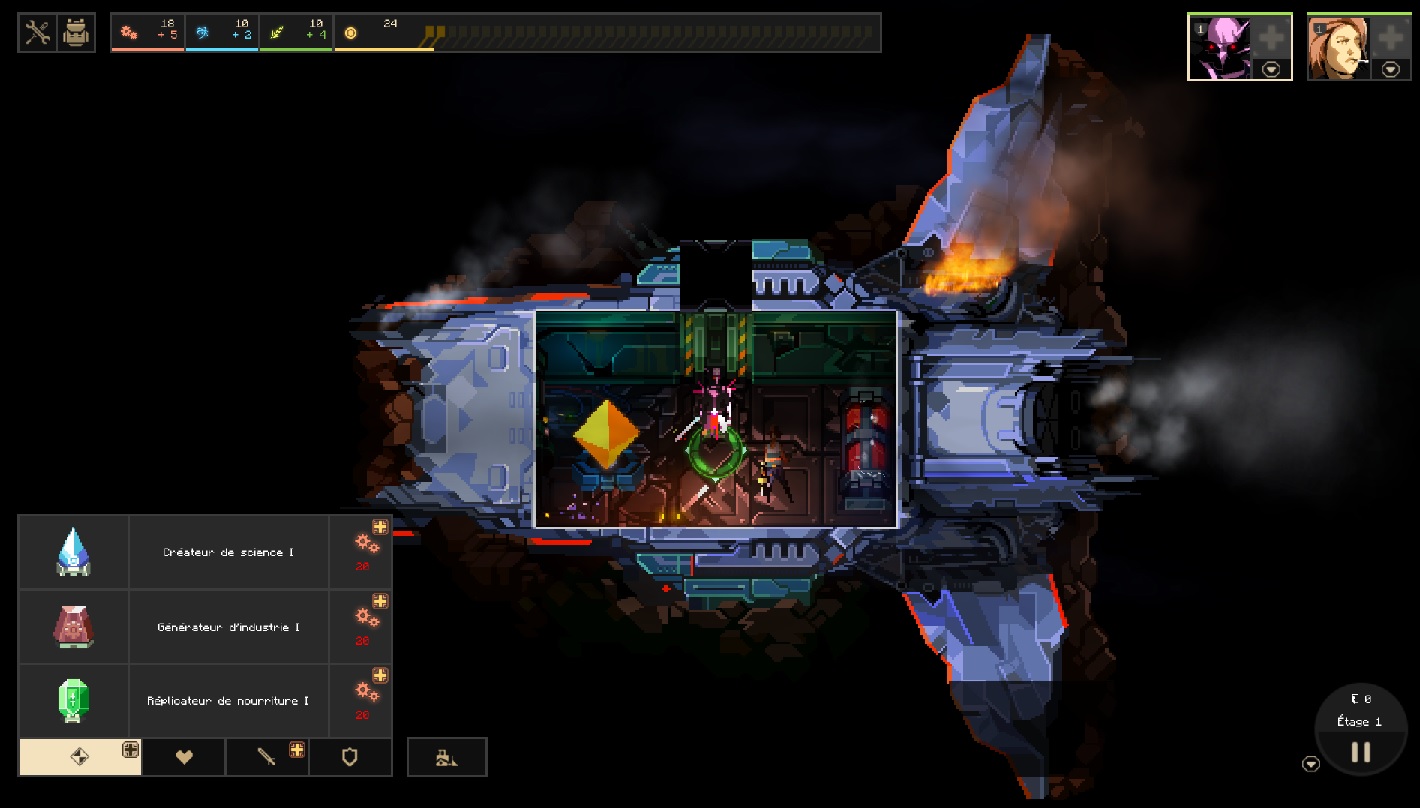Pause the game
This screenshot has width=1420, height=808.
[1361, 753]
